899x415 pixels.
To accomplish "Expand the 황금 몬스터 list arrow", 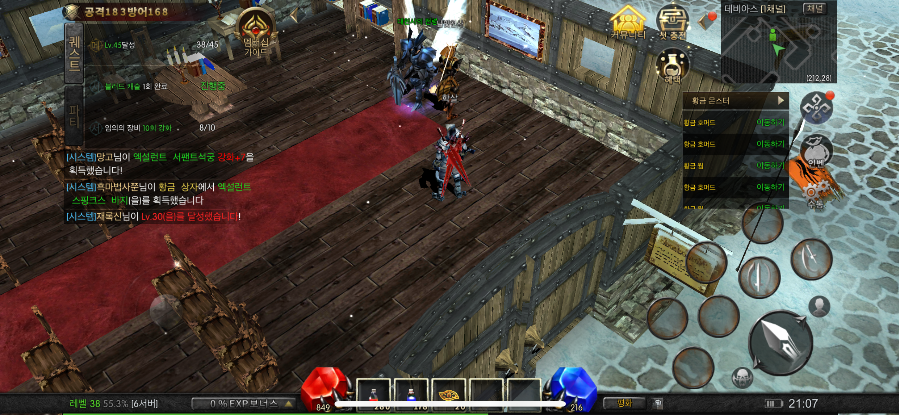I will (x=779, y=100).
